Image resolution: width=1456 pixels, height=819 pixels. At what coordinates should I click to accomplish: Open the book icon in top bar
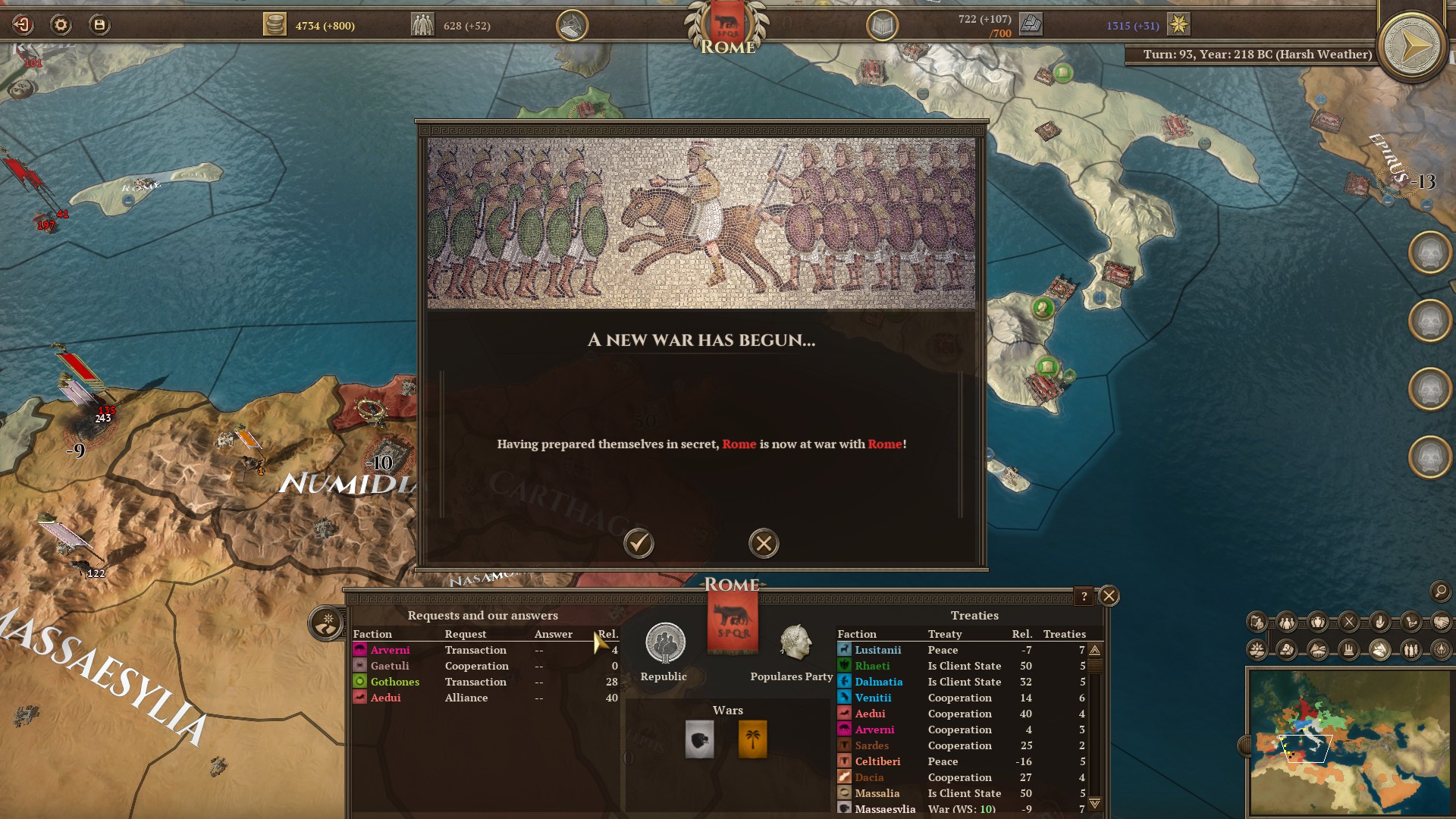point(882,26)
